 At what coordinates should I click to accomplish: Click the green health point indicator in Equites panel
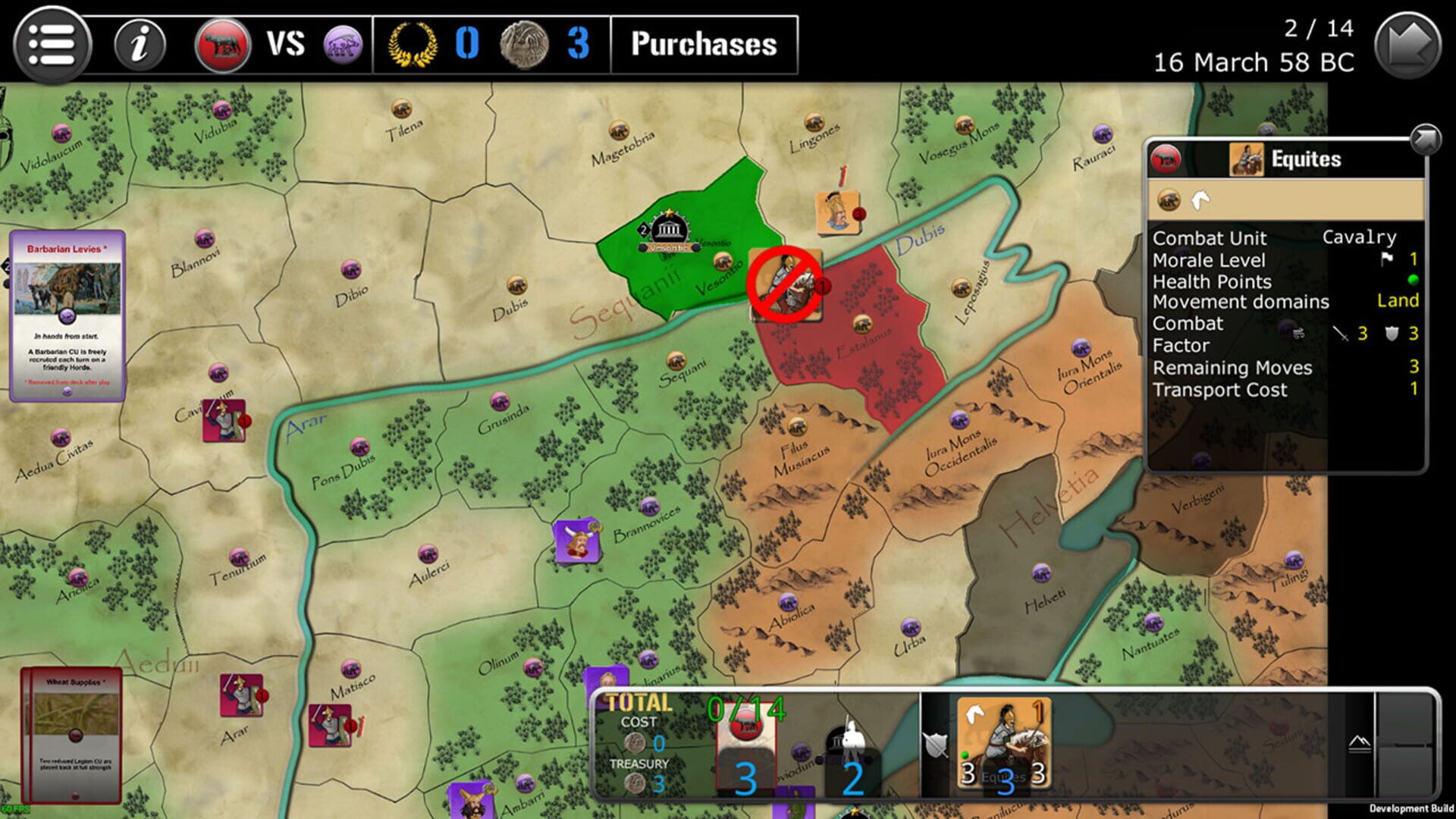1409,281
